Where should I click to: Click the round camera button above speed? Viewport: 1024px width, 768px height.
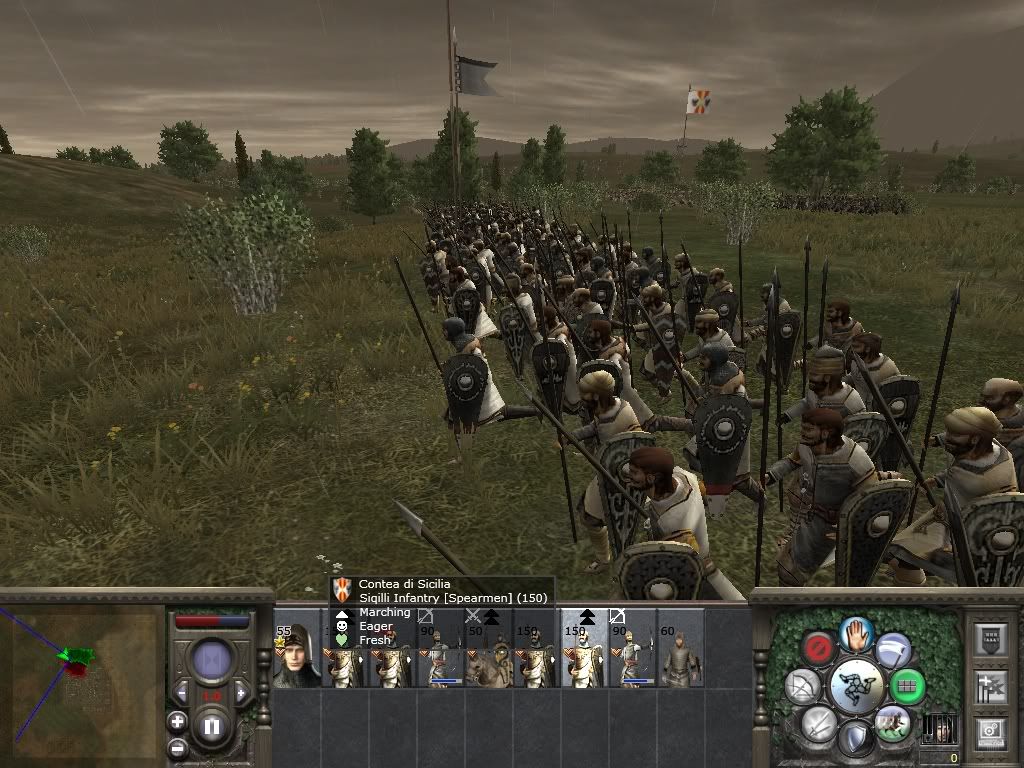pos(212,661)
